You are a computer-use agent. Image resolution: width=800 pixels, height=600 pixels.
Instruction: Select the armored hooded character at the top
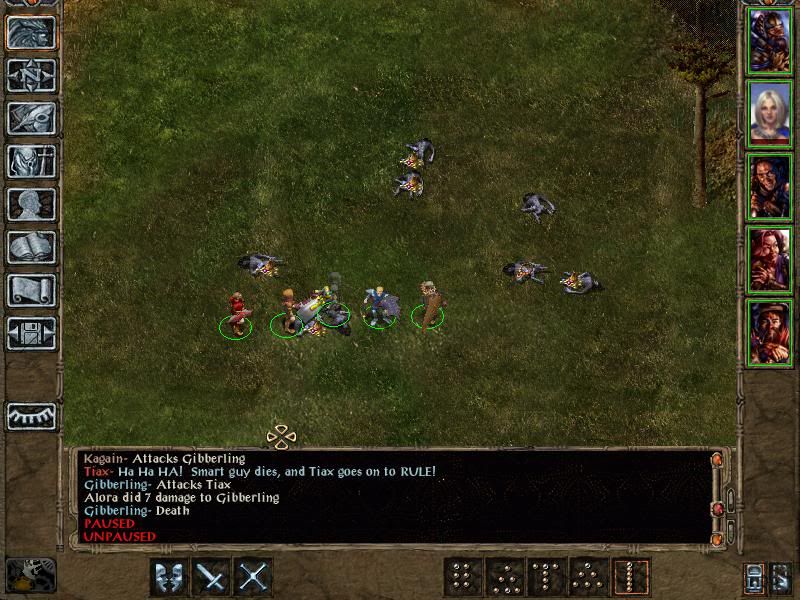coord(770,40)
